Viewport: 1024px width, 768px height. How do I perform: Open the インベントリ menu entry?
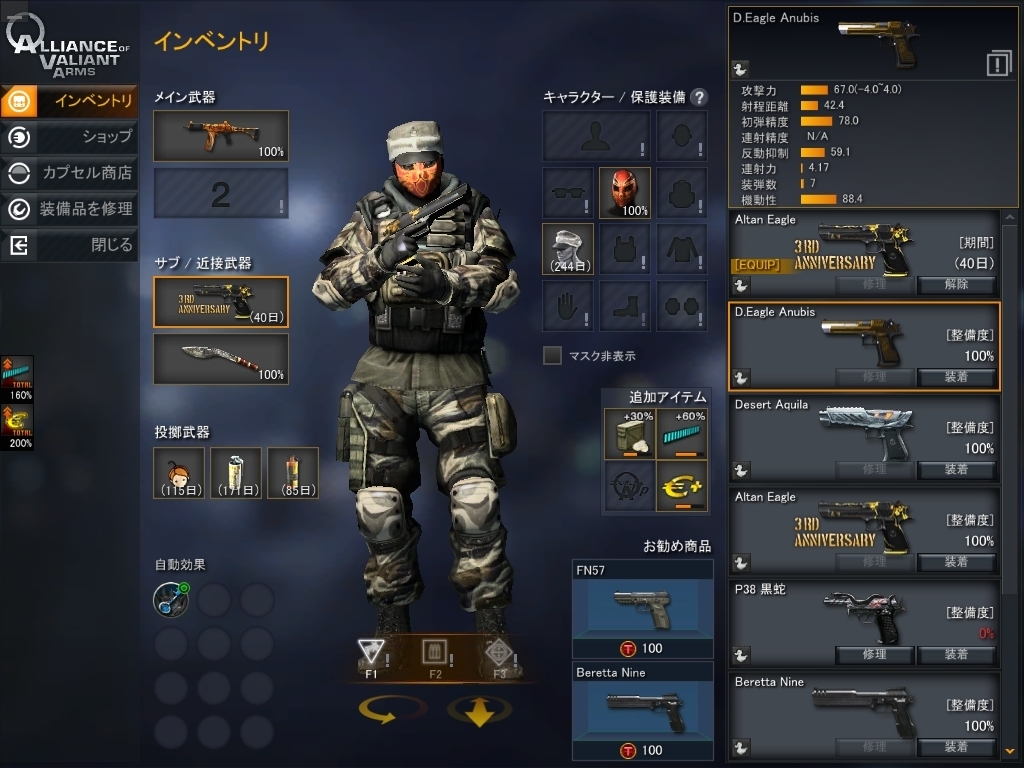point(68,100)
